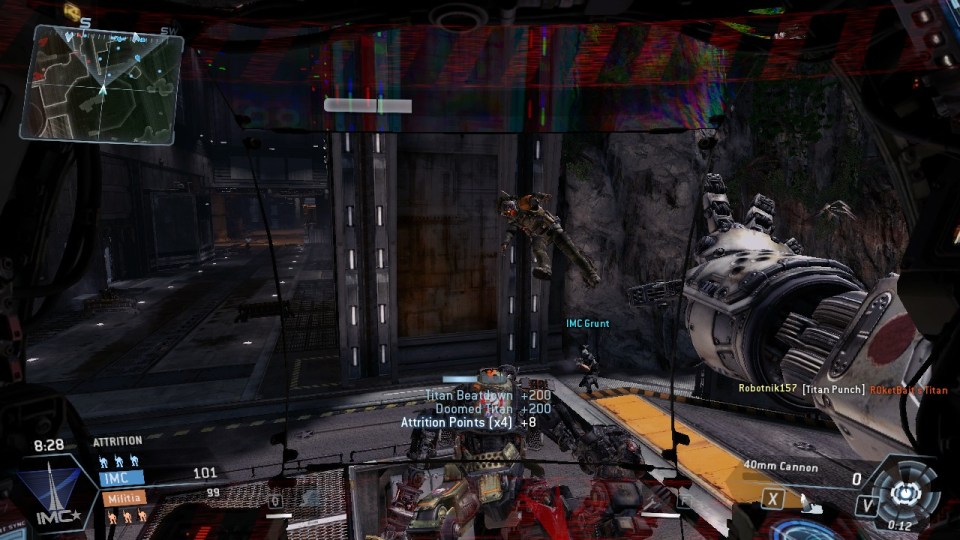Click the blue IMC team label

tap(120, 477)
